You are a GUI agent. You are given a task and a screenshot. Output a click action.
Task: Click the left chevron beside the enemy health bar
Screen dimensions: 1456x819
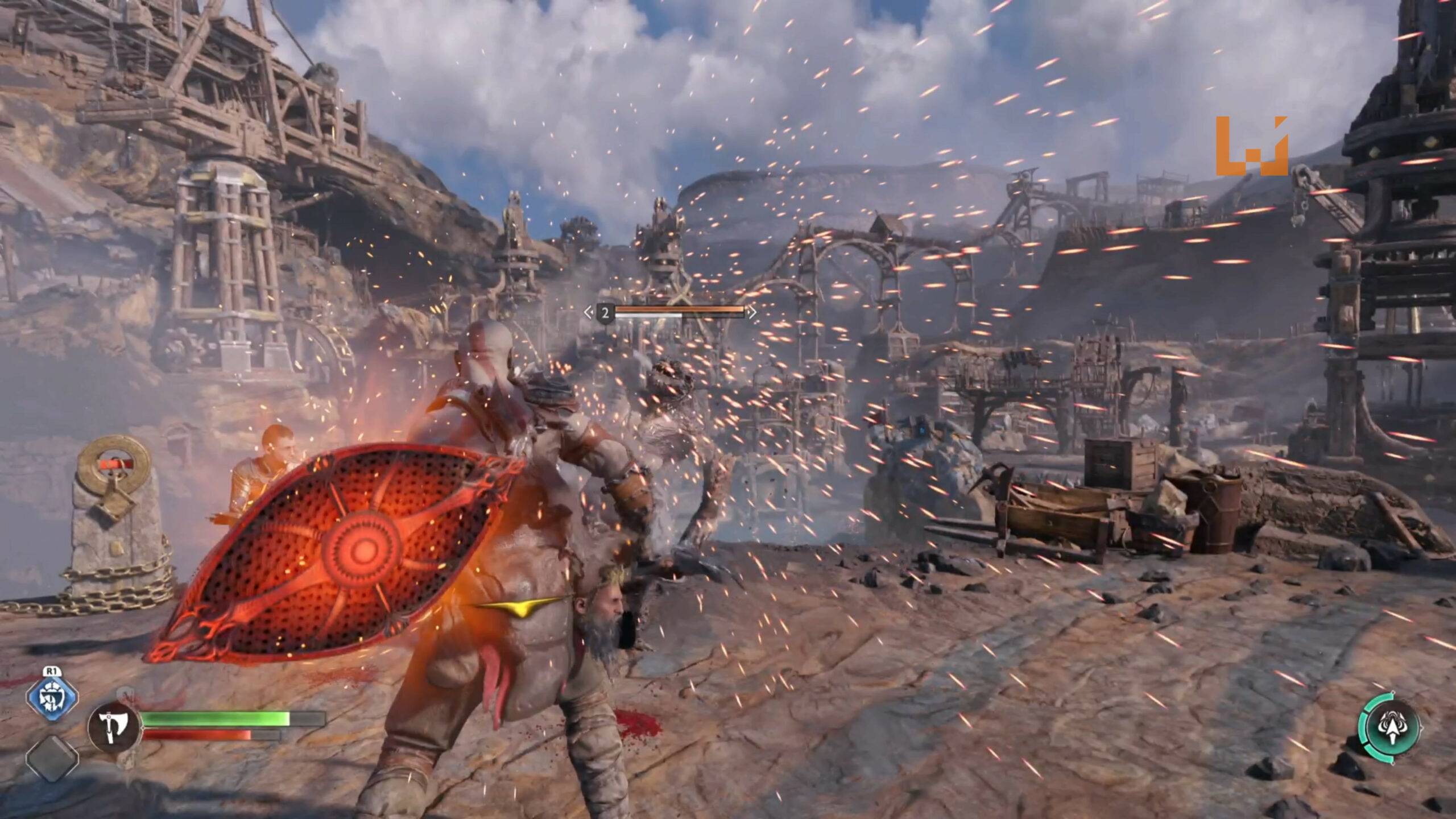[x=589, y=312]
